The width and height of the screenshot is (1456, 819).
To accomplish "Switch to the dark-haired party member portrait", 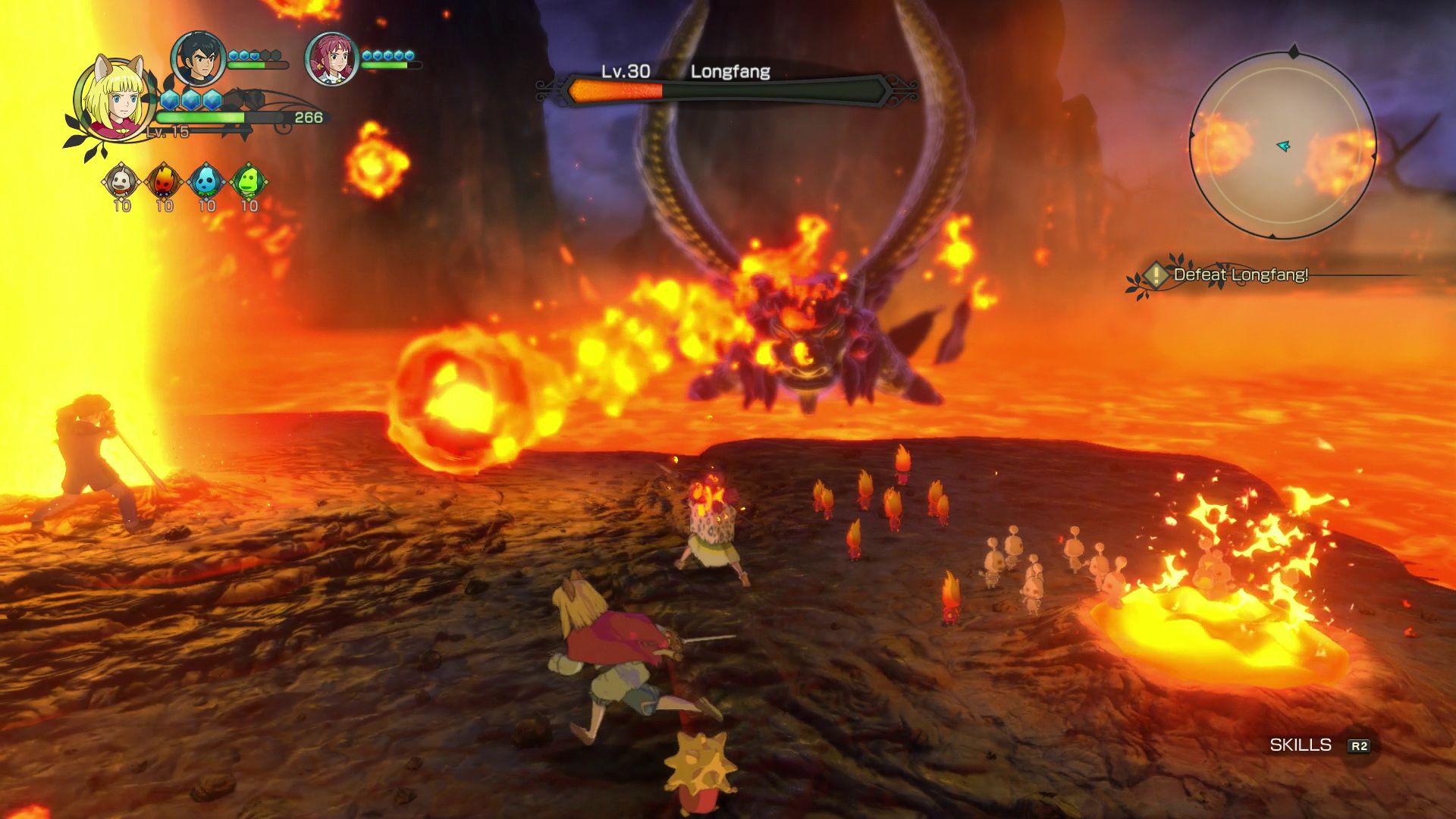I will [197, 58].
